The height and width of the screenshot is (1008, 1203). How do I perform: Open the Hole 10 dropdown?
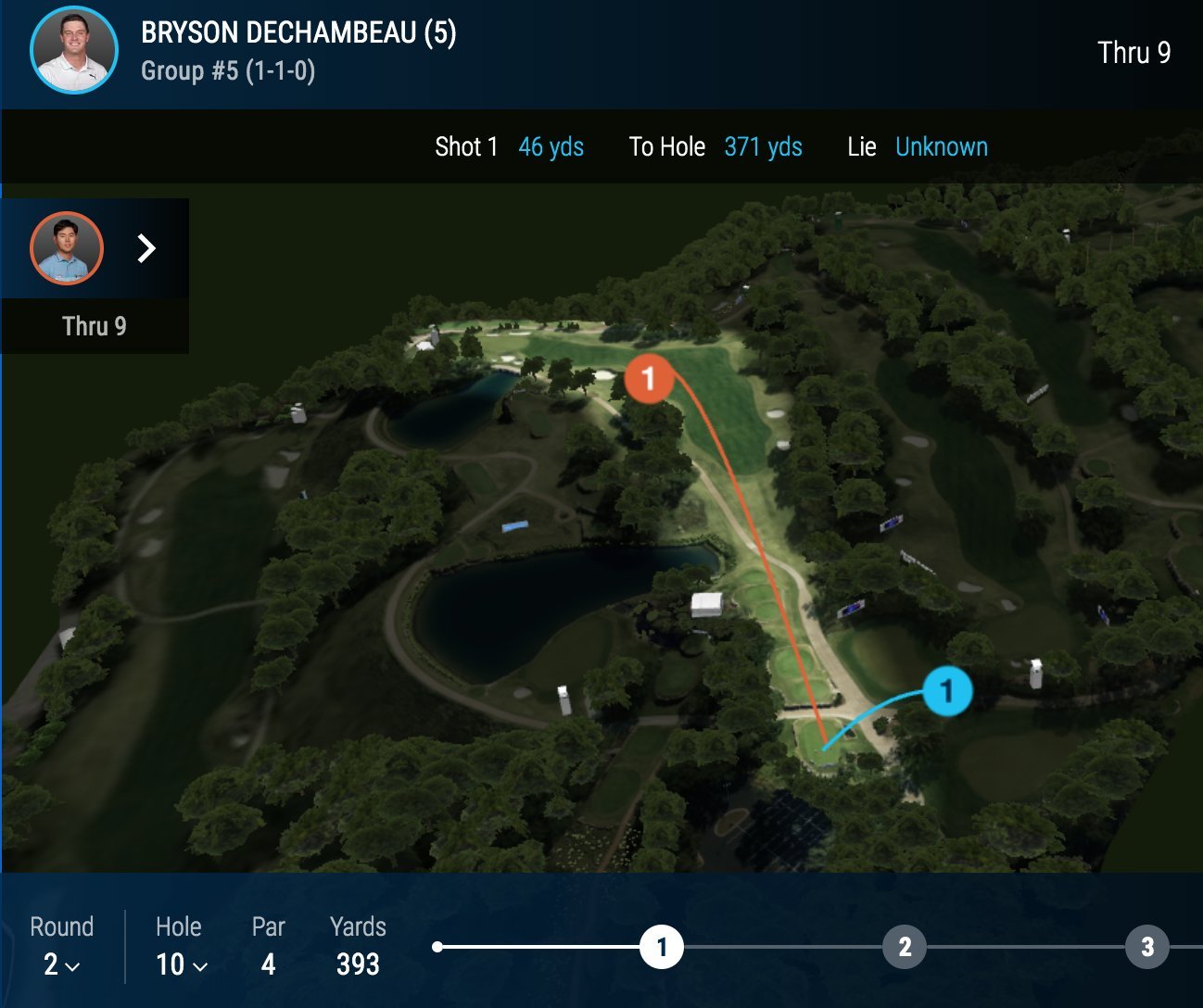coord(181,964)
